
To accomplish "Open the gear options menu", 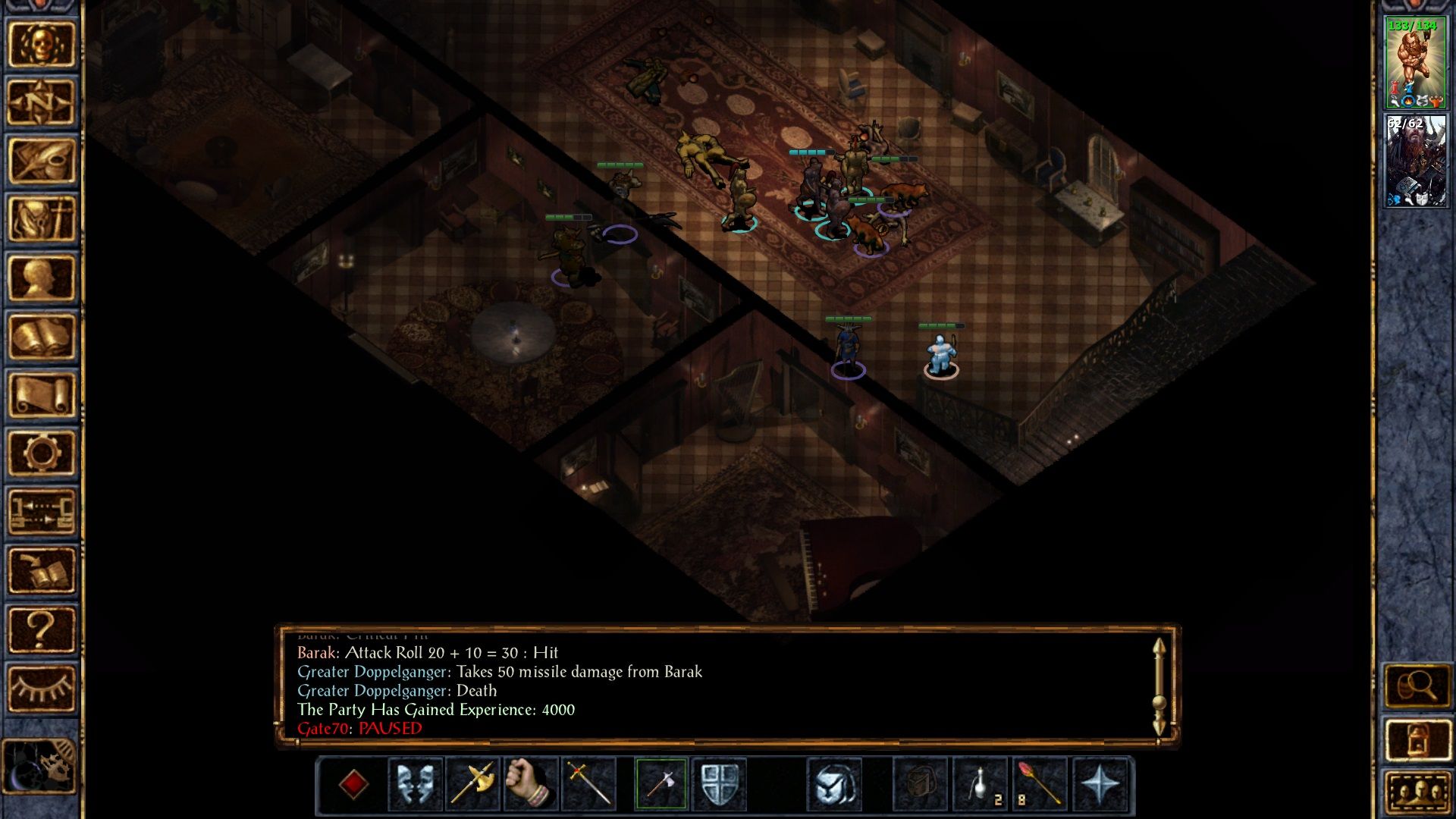I will [42, 453].
